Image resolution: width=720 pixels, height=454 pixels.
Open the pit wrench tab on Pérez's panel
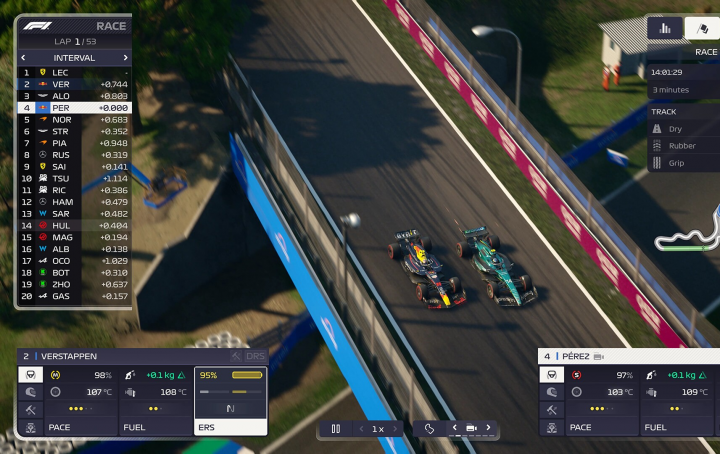pos(551,410)
